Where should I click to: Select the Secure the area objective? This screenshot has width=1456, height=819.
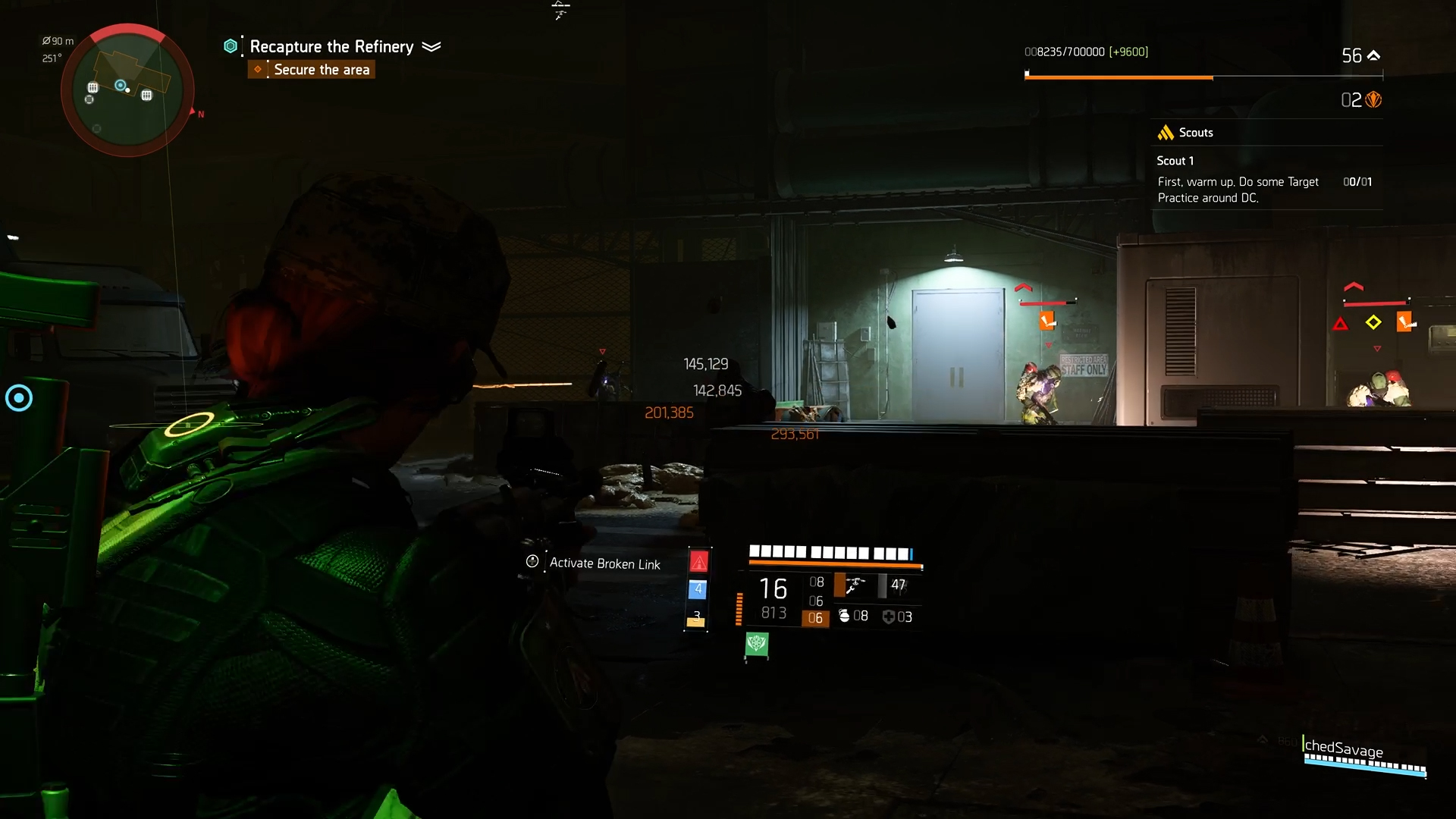tap(321, 70)
